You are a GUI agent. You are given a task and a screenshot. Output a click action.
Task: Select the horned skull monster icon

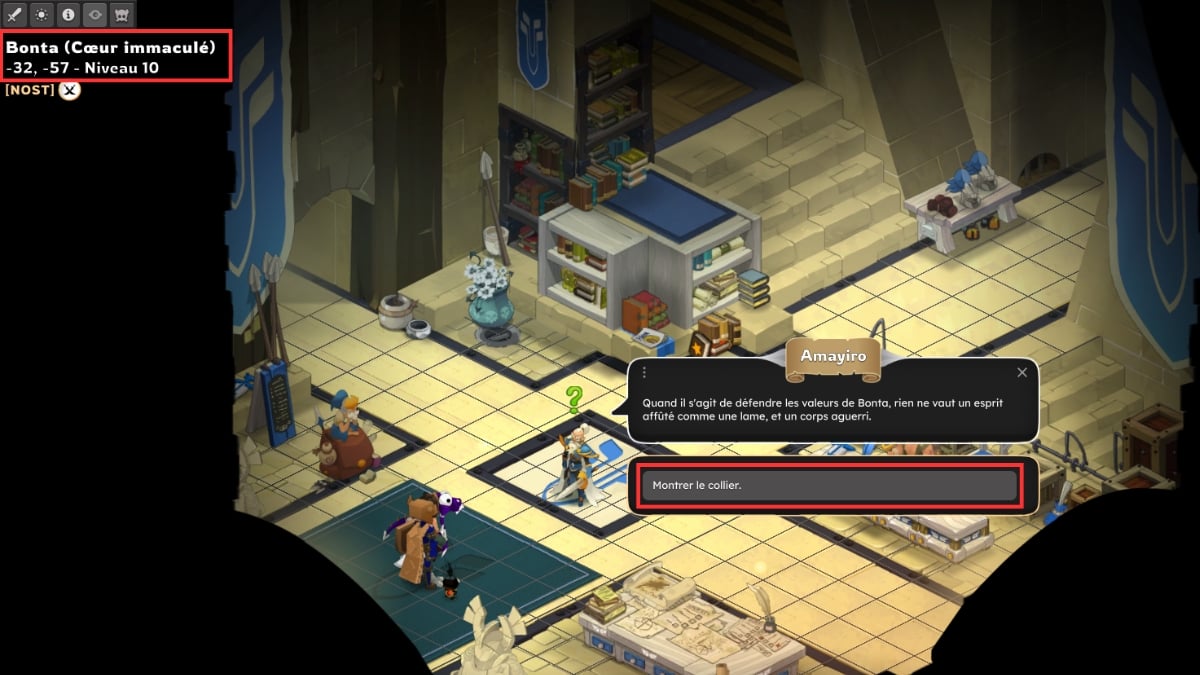pyautogui.click(x=121, y=15)
